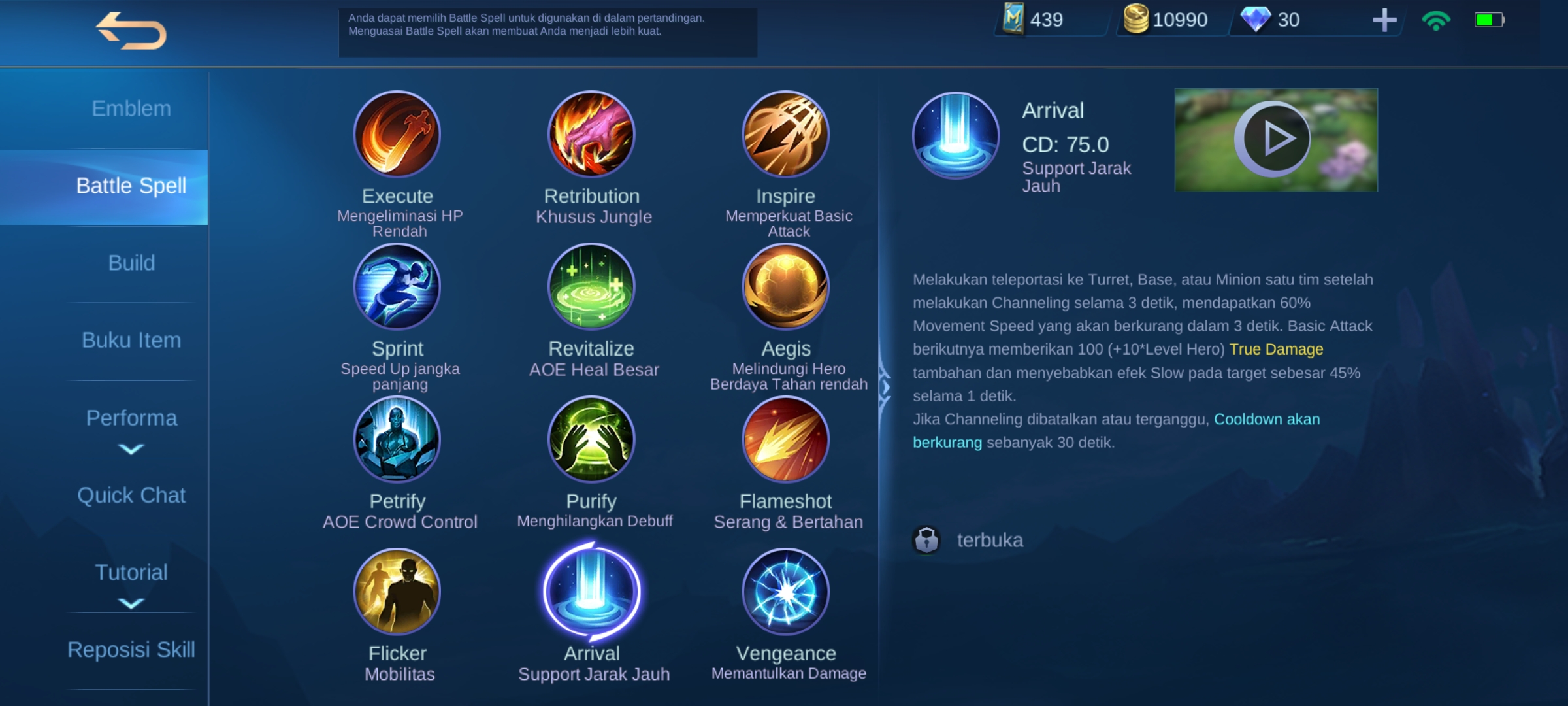This screenshot has width=1568, height=706.
Task: Open the Emblem menu section
Action: click(x=131, y=108)
